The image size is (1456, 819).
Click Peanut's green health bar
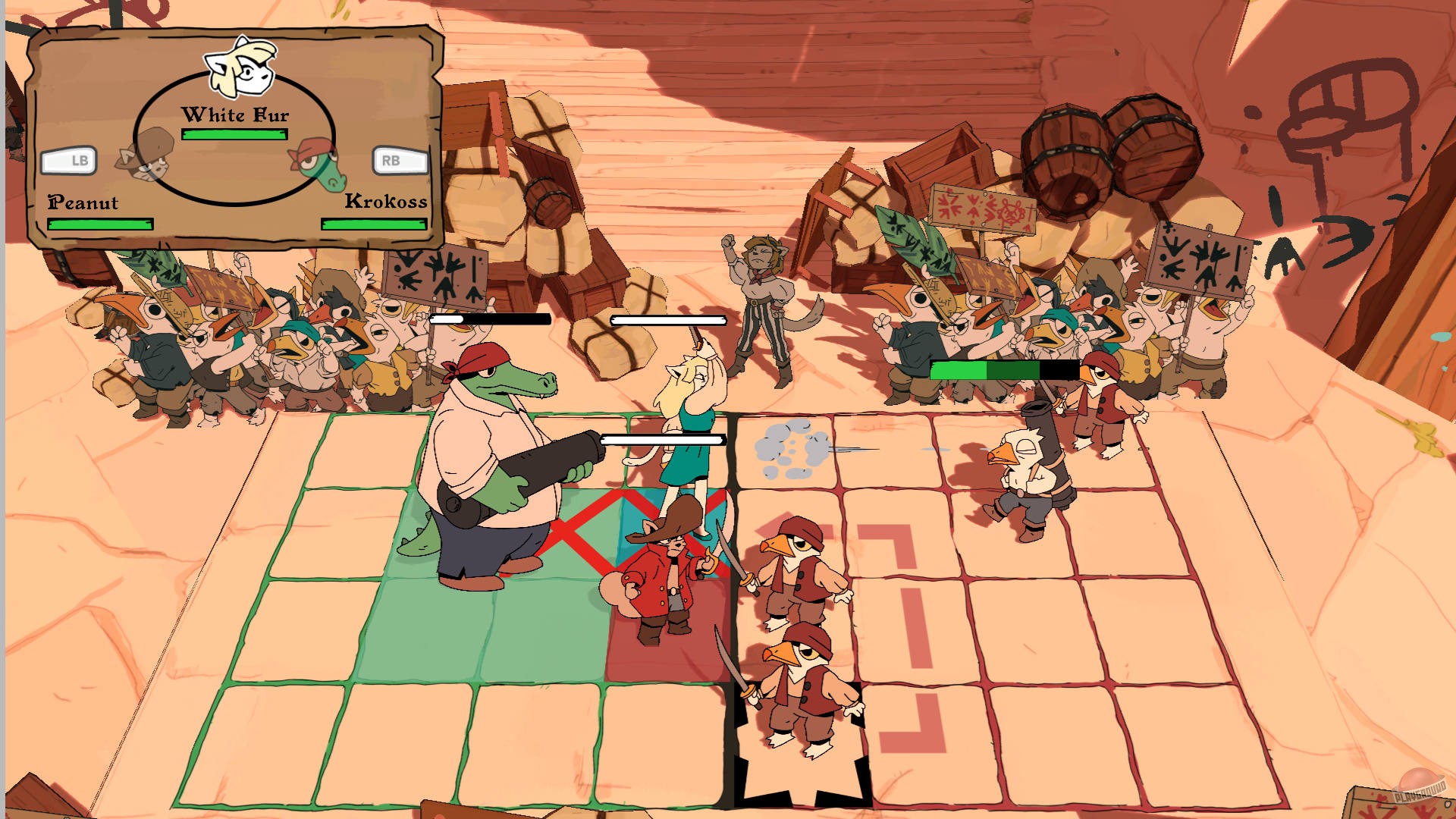click(99, 224)
